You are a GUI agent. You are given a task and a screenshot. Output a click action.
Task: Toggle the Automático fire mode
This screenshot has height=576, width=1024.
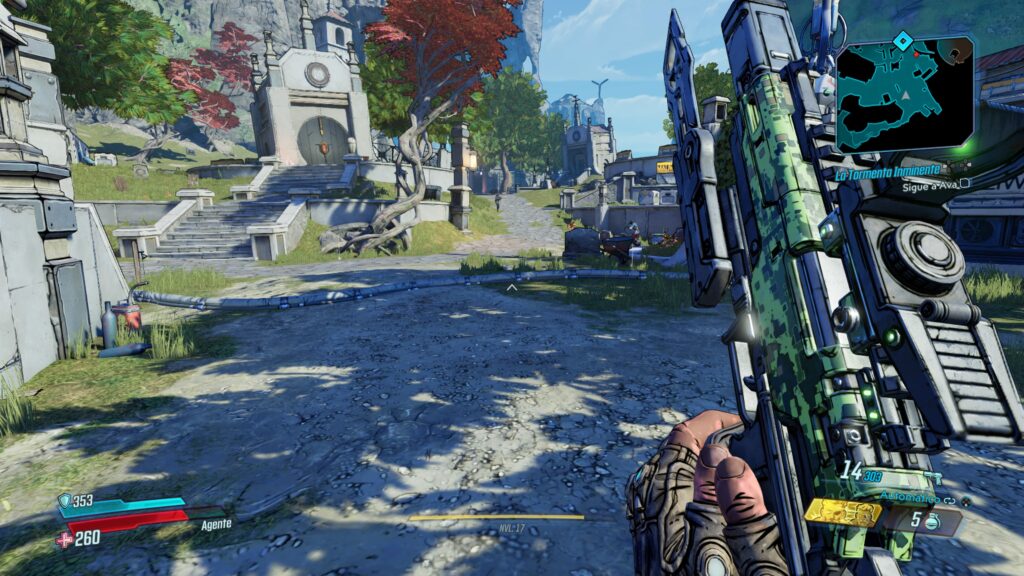[x=911, y=497]
